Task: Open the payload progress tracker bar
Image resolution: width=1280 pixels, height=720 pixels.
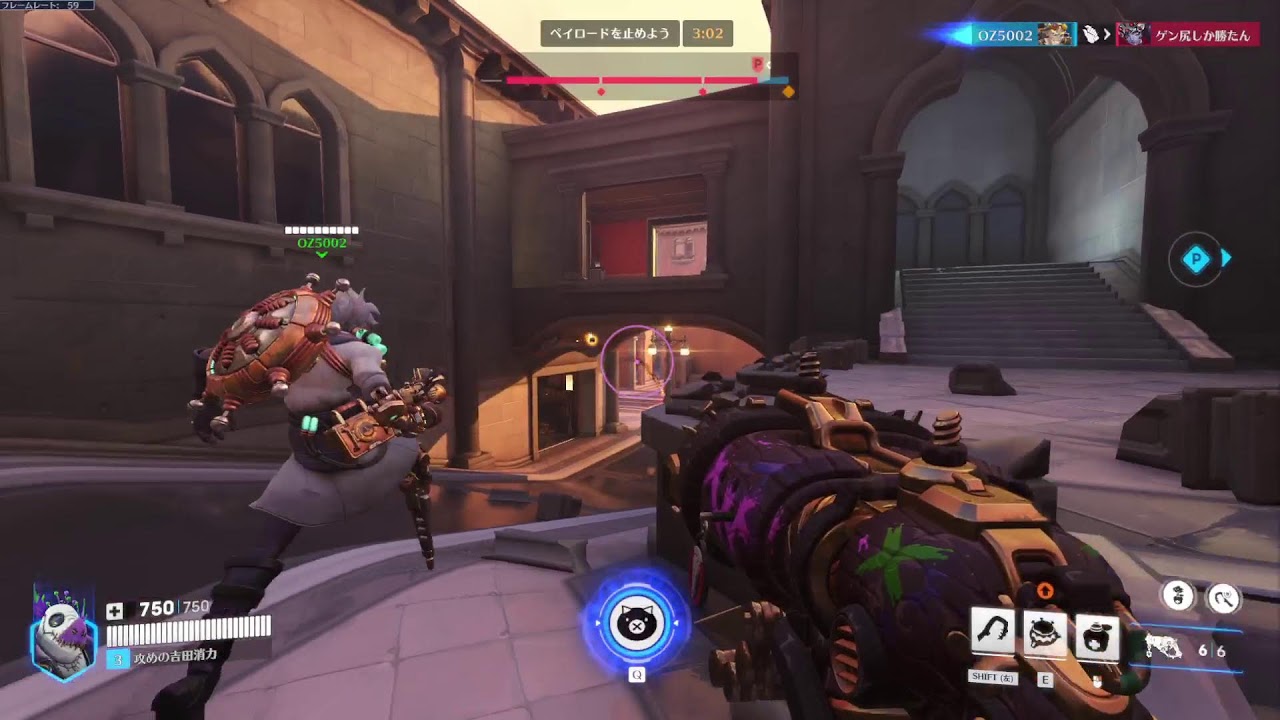Action: [645, 80]
